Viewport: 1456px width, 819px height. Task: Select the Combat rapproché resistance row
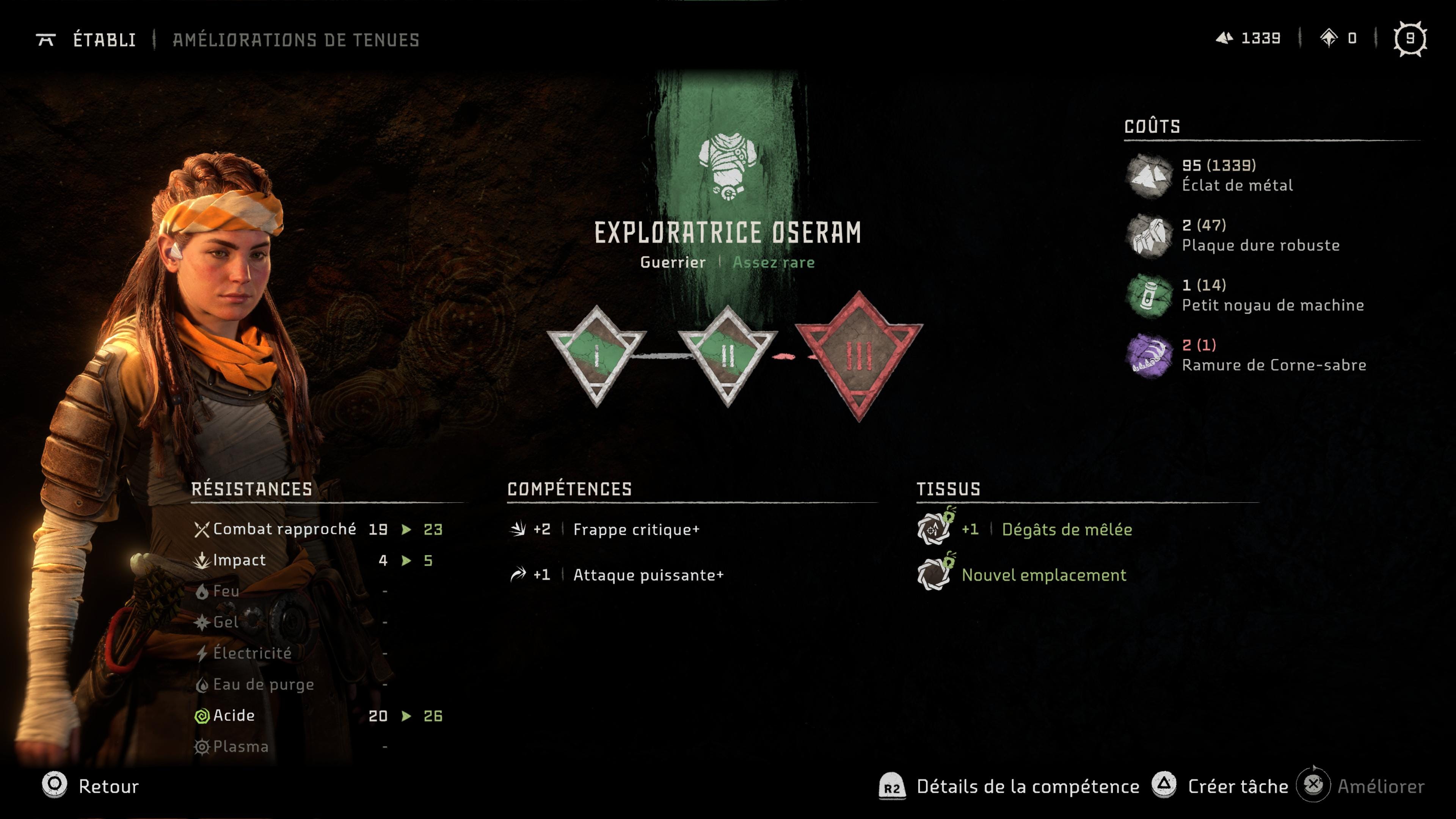(x=317, y=529)
